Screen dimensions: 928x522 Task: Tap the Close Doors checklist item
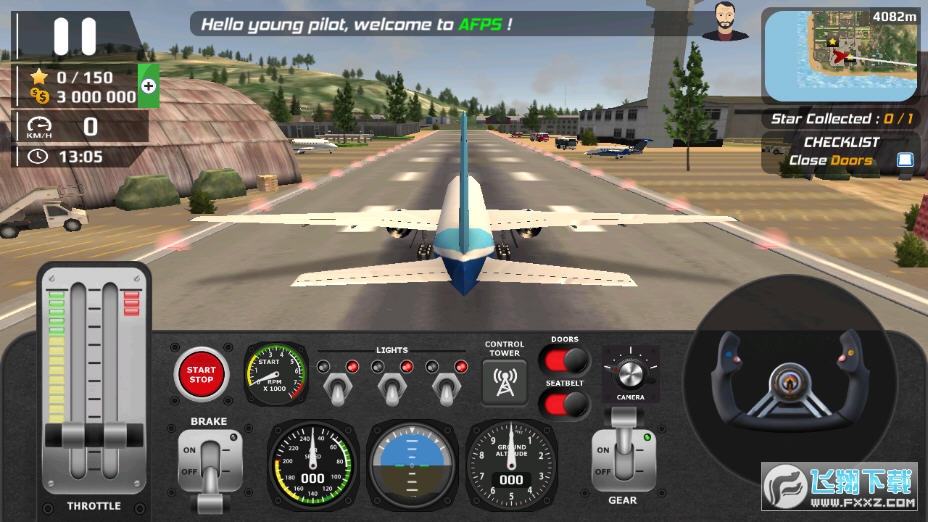click(830, 160)
